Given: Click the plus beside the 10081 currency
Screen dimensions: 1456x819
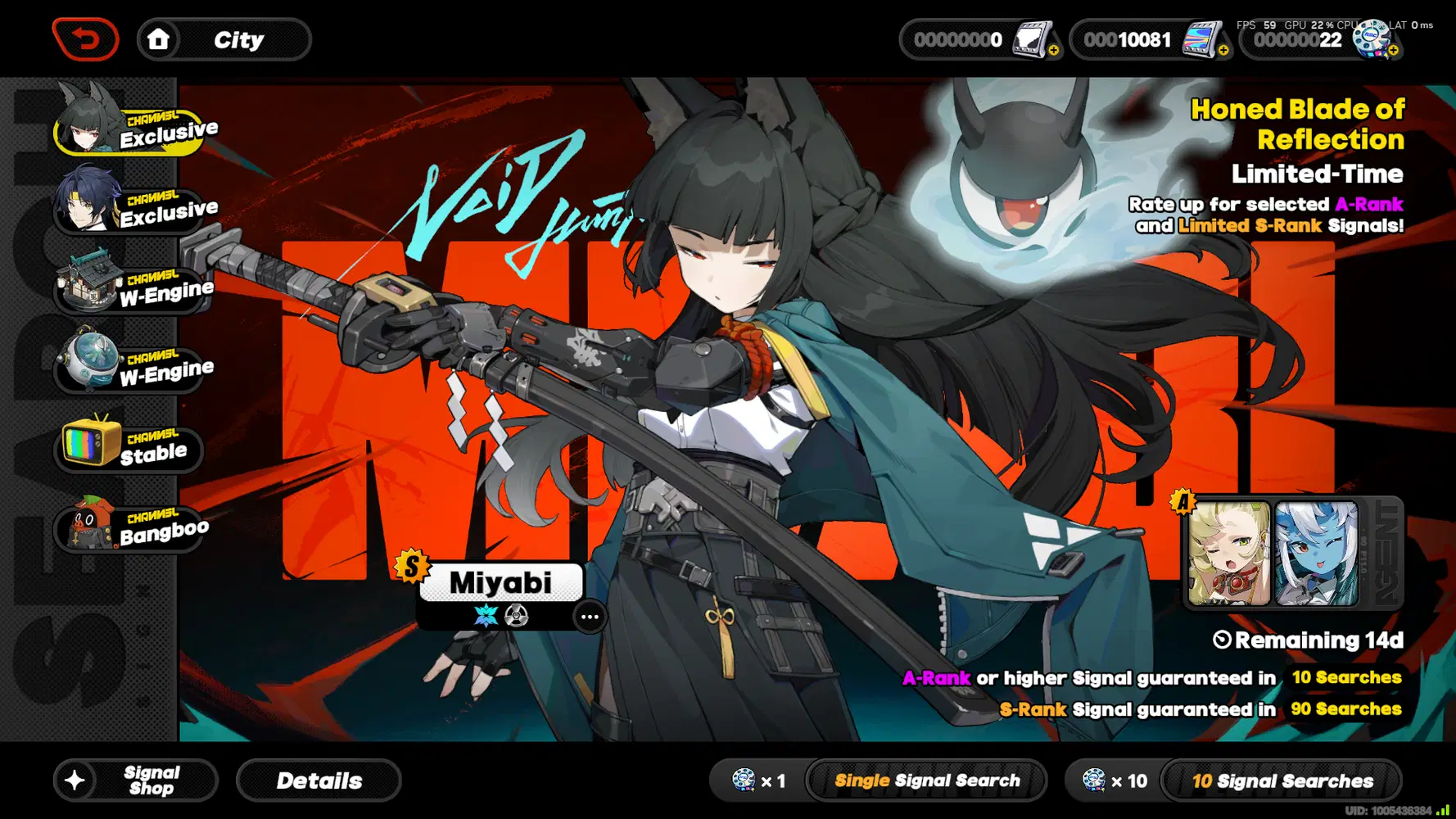Looking at the screenshot, I should [1225, 52].
